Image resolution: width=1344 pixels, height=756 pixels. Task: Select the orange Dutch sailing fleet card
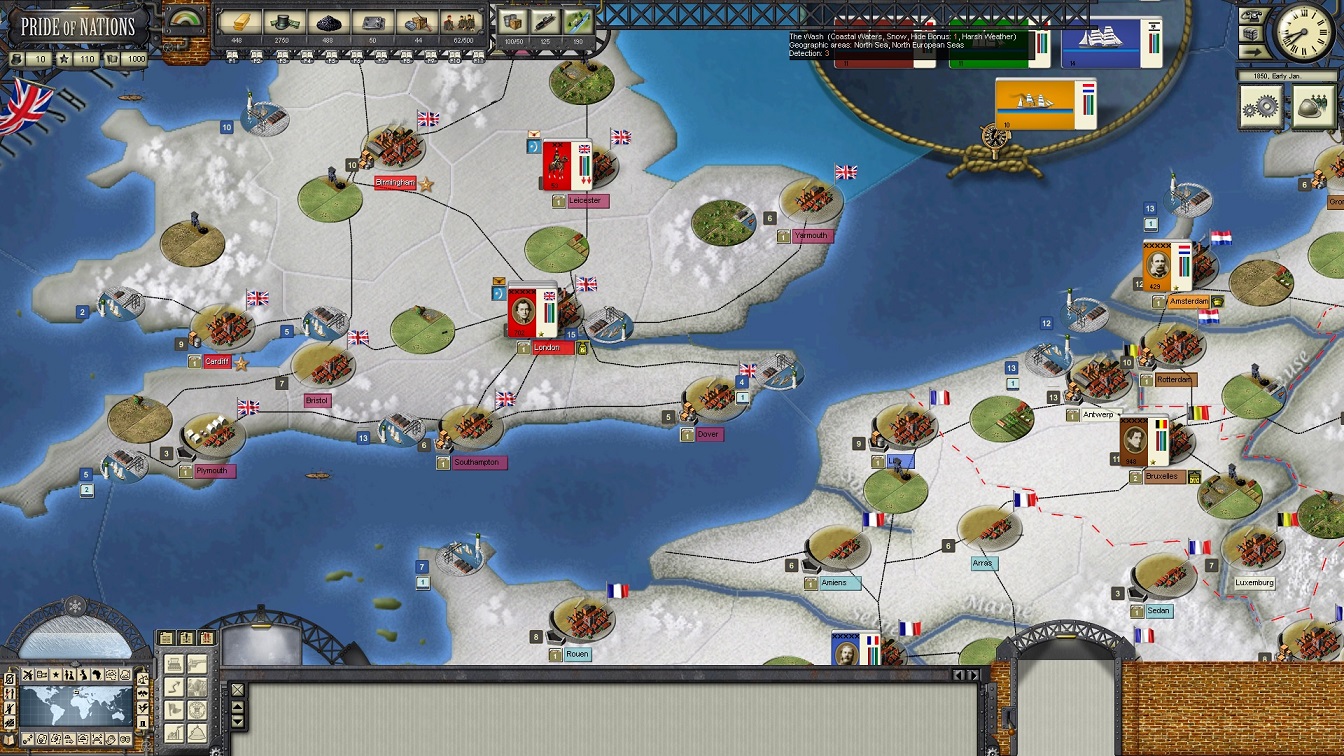click(1045, 103)
